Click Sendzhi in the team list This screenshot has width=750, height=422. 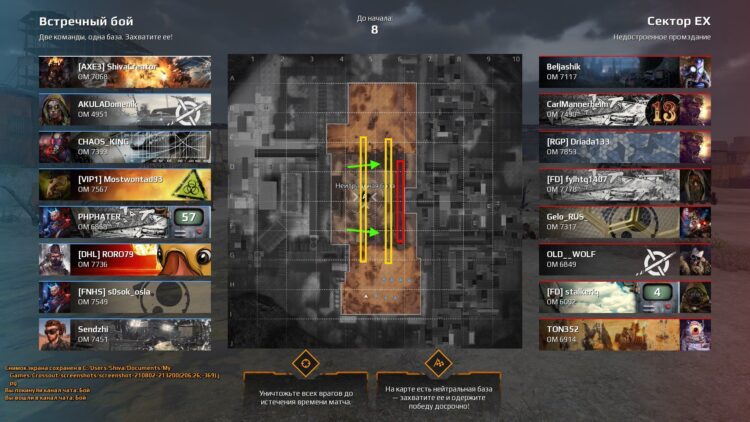point(125,334)
